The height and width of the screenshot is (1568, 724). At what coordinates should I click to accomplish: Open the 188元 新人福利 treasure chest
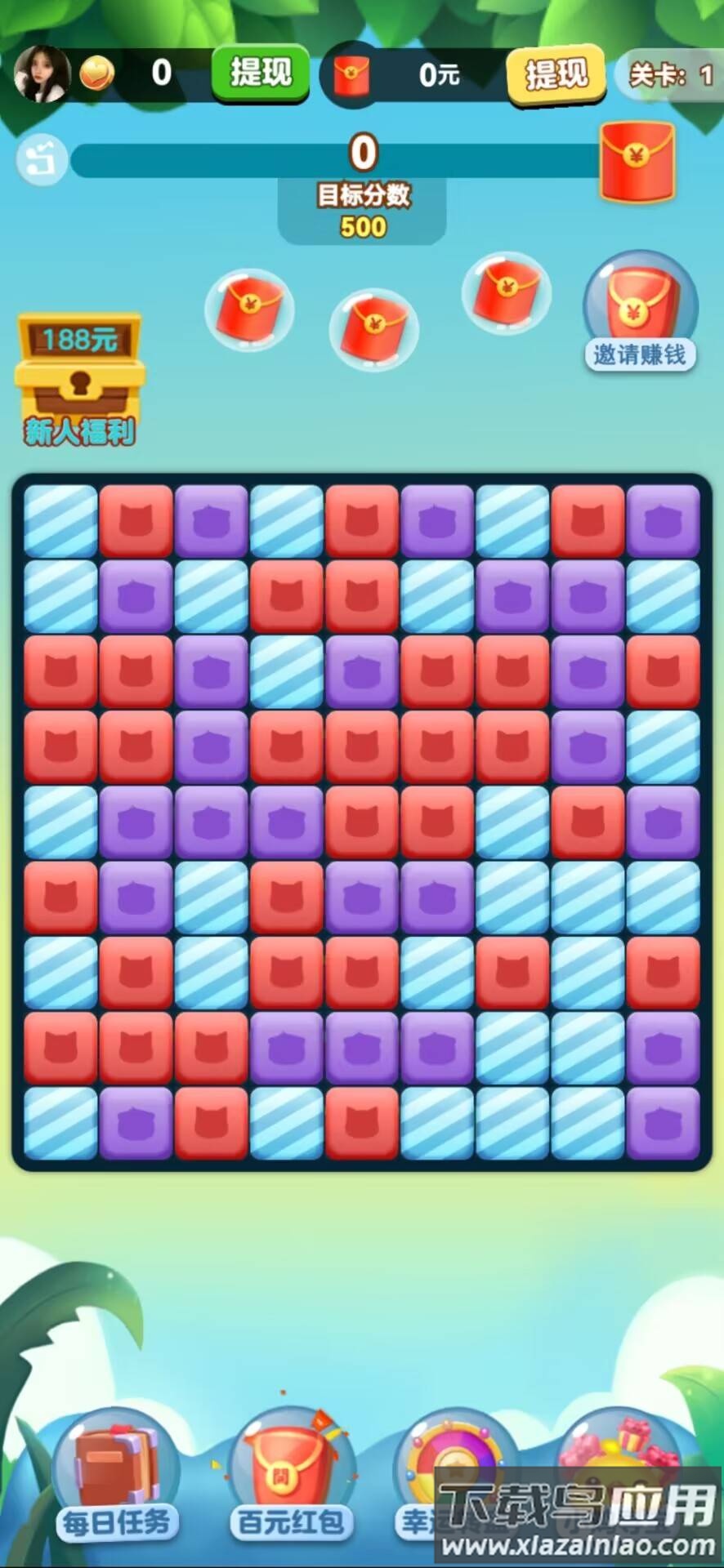[79, 378]
